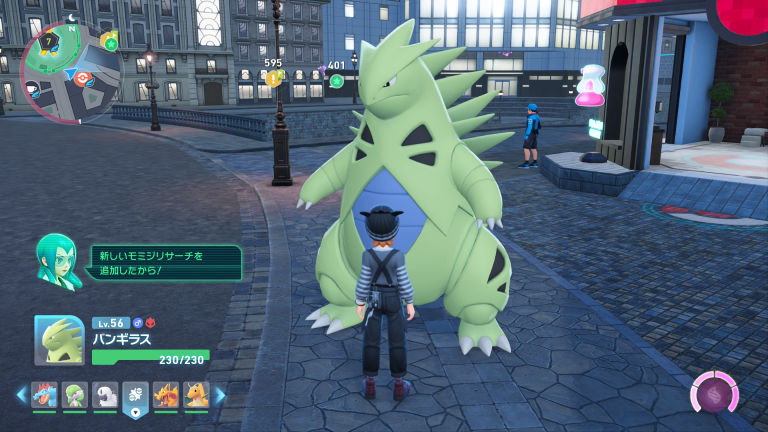Click the green star marker labeled 401
Image resolution: width=768 pixels, height=432 pixels.
pyautogui.click(x=336, y=80)
